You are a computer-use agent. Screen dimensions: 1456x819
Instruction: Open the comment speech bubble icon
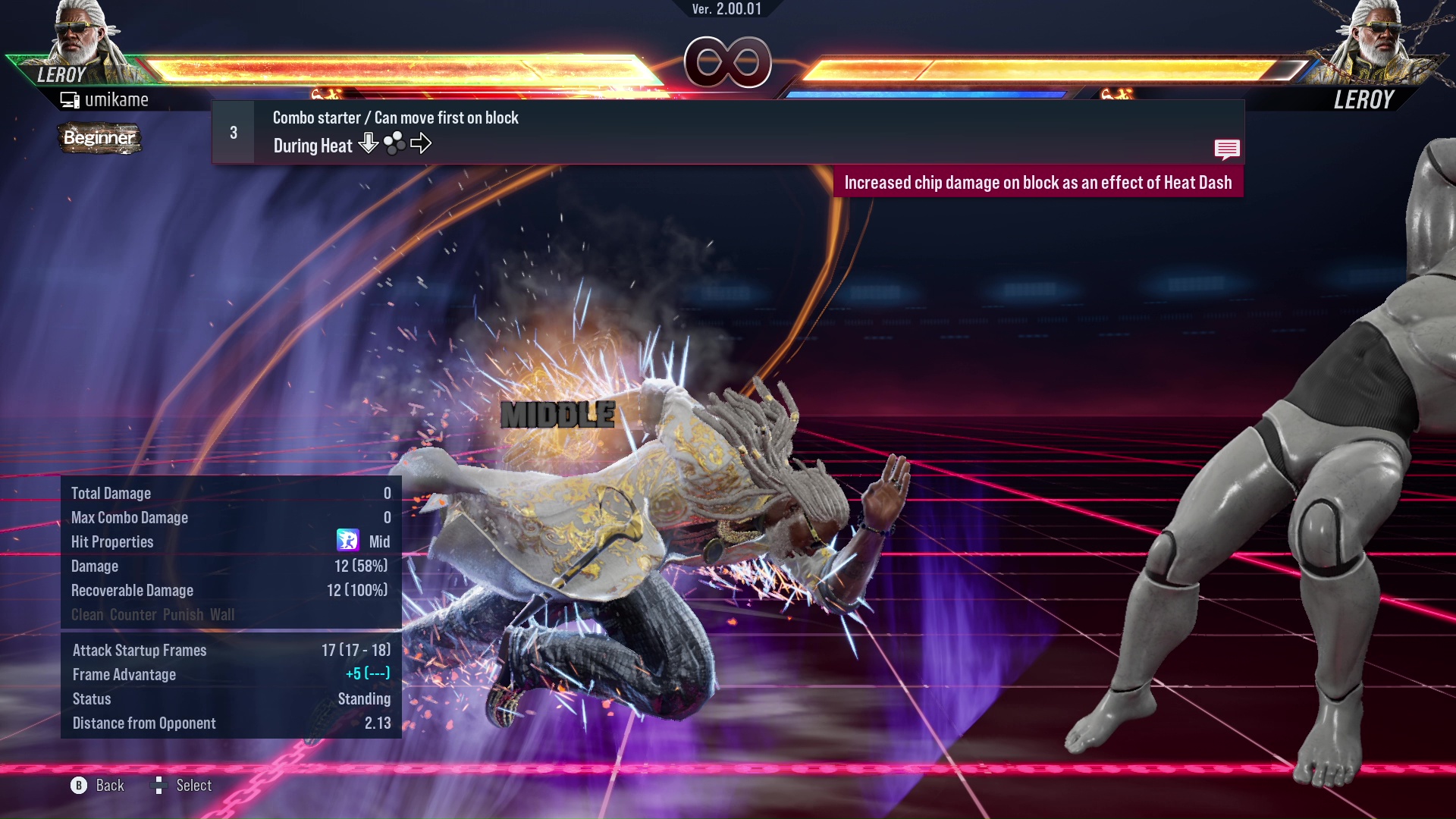pyautogui.click(x=1227, y=149)
